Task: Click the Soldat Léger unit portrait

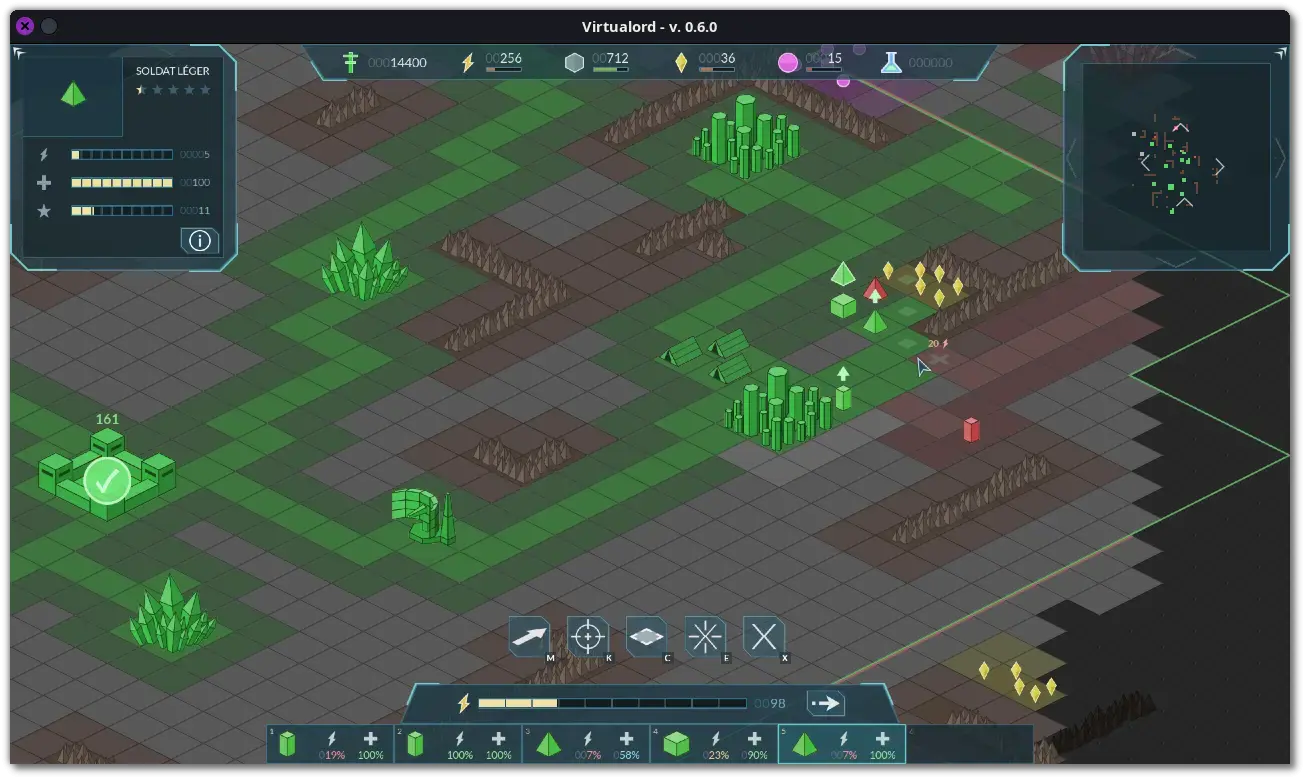Action: 73,95
